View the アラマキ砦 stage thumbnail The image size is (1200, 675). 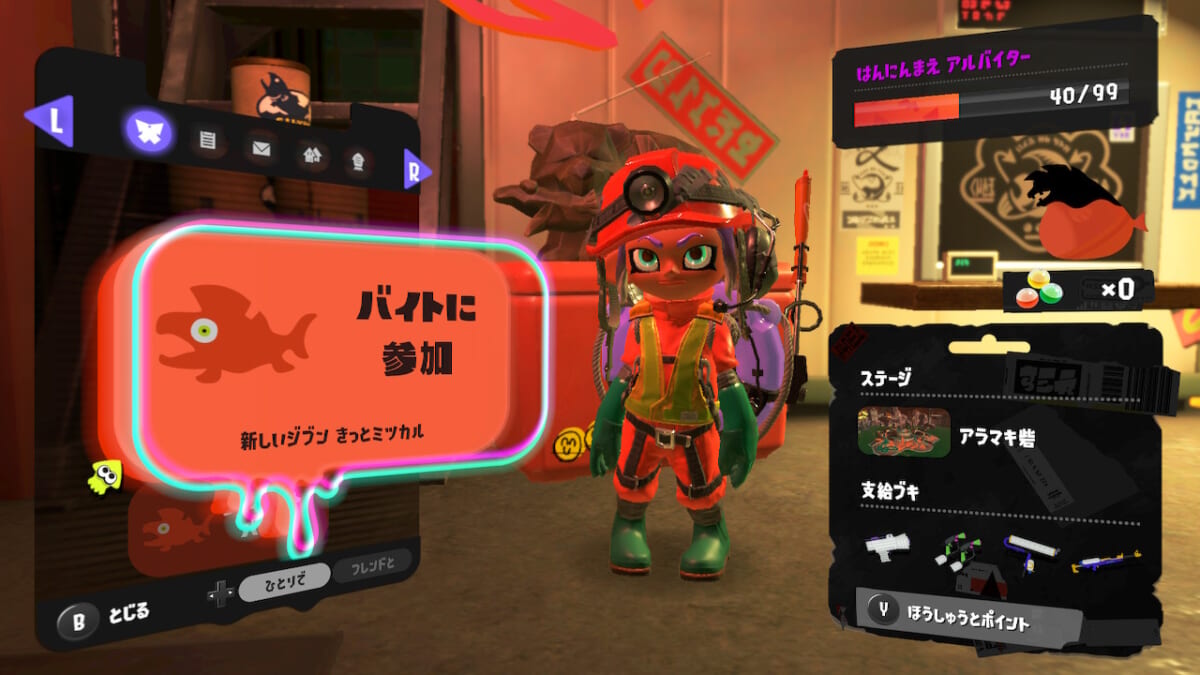click(904, 432)
